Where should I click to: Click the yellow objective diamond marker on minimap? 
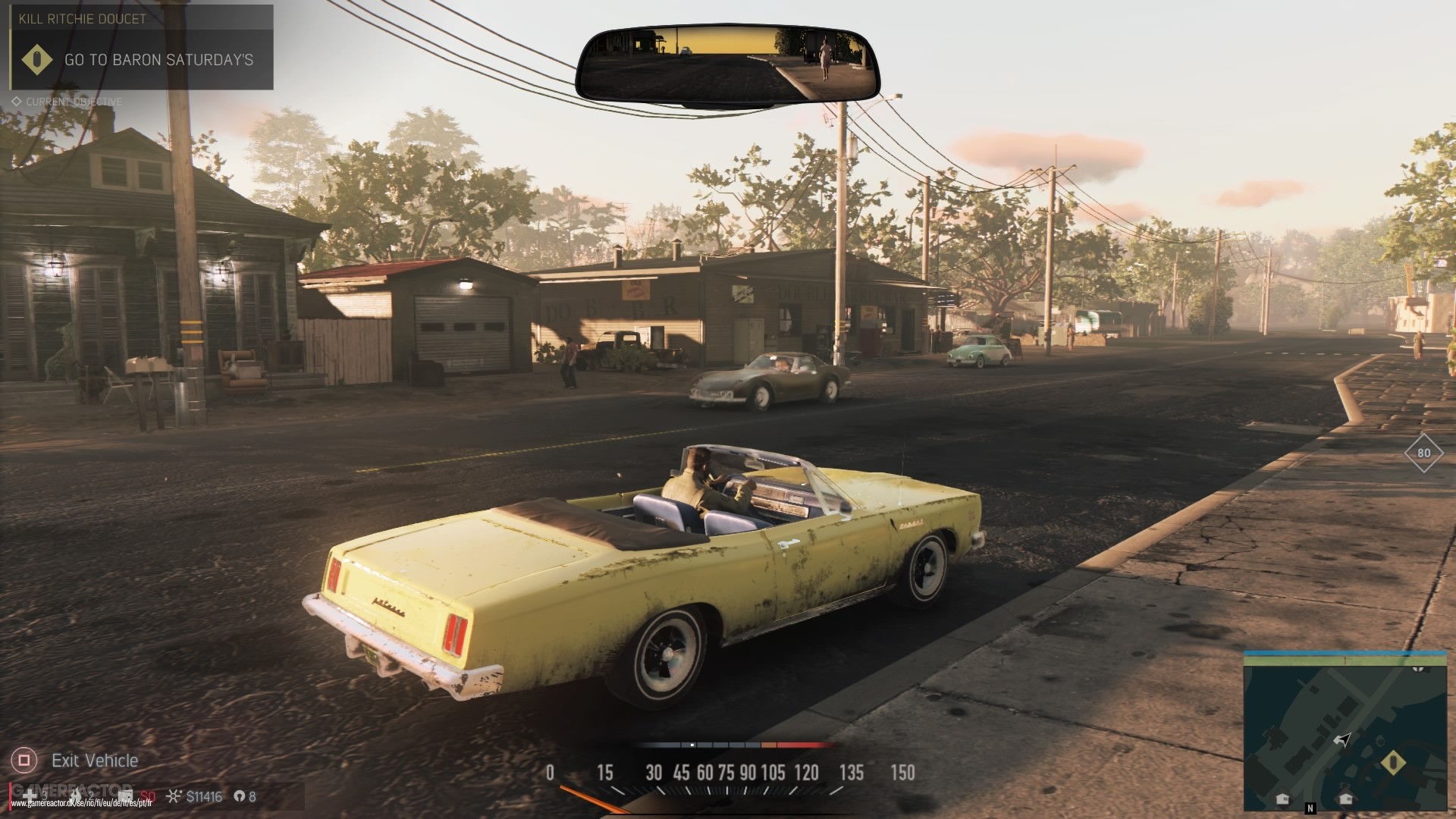pyautogui.click(x=1393, y=763)
